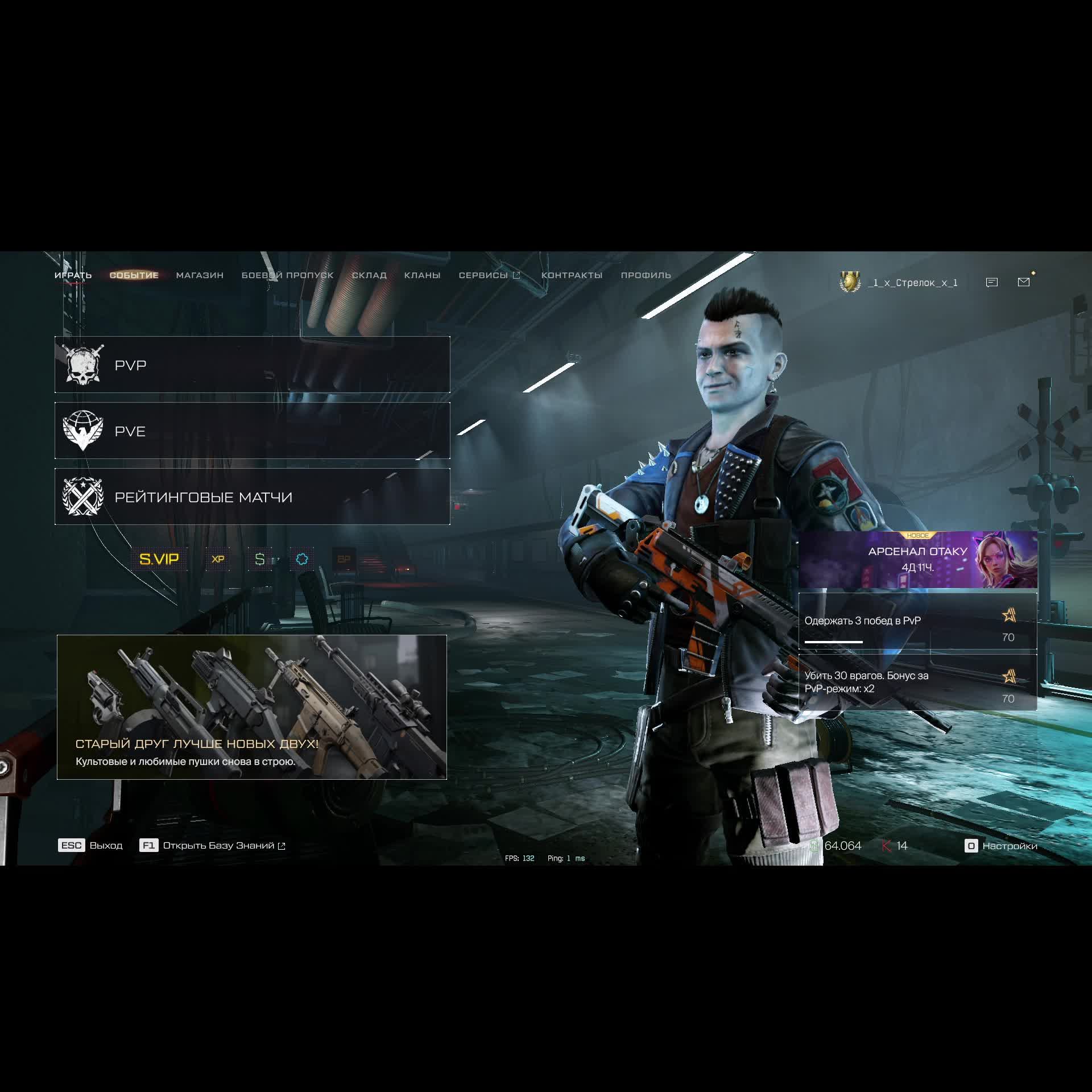Open the ПРОФИЛЬ tab
The height and width of the screenshot is (1092, 1092).
pos(646,275)
